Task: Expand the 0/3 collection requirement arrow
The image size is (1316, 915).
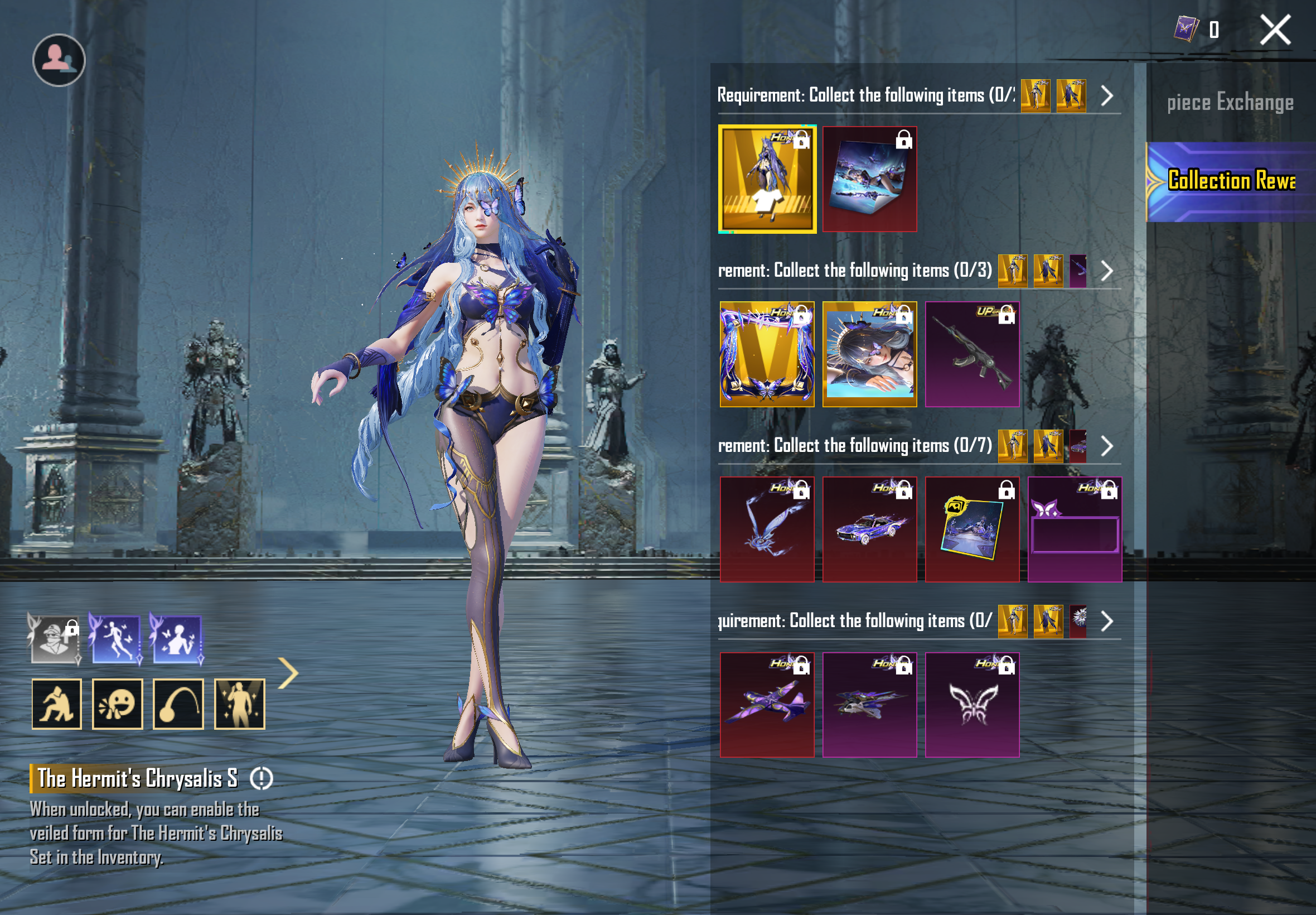Action: [x=1107, y=271]
